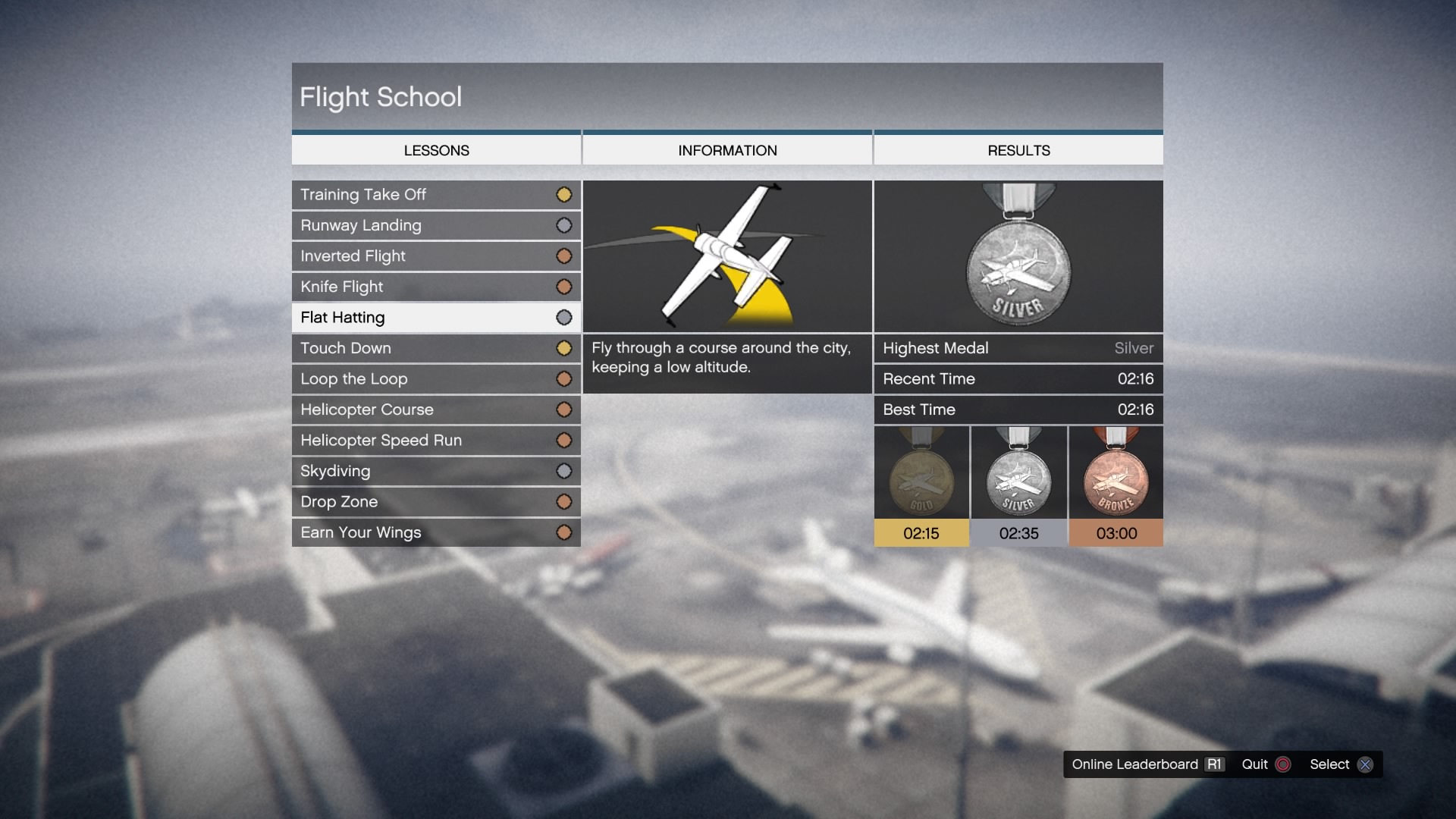The image size is (1456, 819).
Task: Choose the Runway Landing lesson
Action: coord(436,225)
